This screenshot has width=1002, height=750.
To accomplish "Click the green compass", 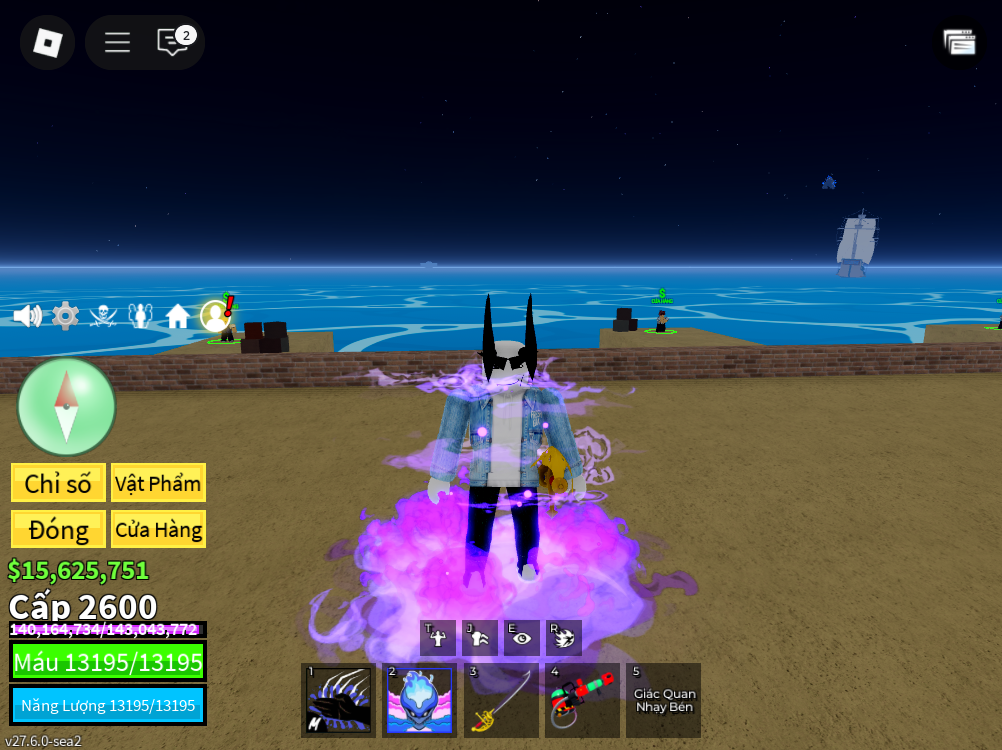I will tap(66, 406).
